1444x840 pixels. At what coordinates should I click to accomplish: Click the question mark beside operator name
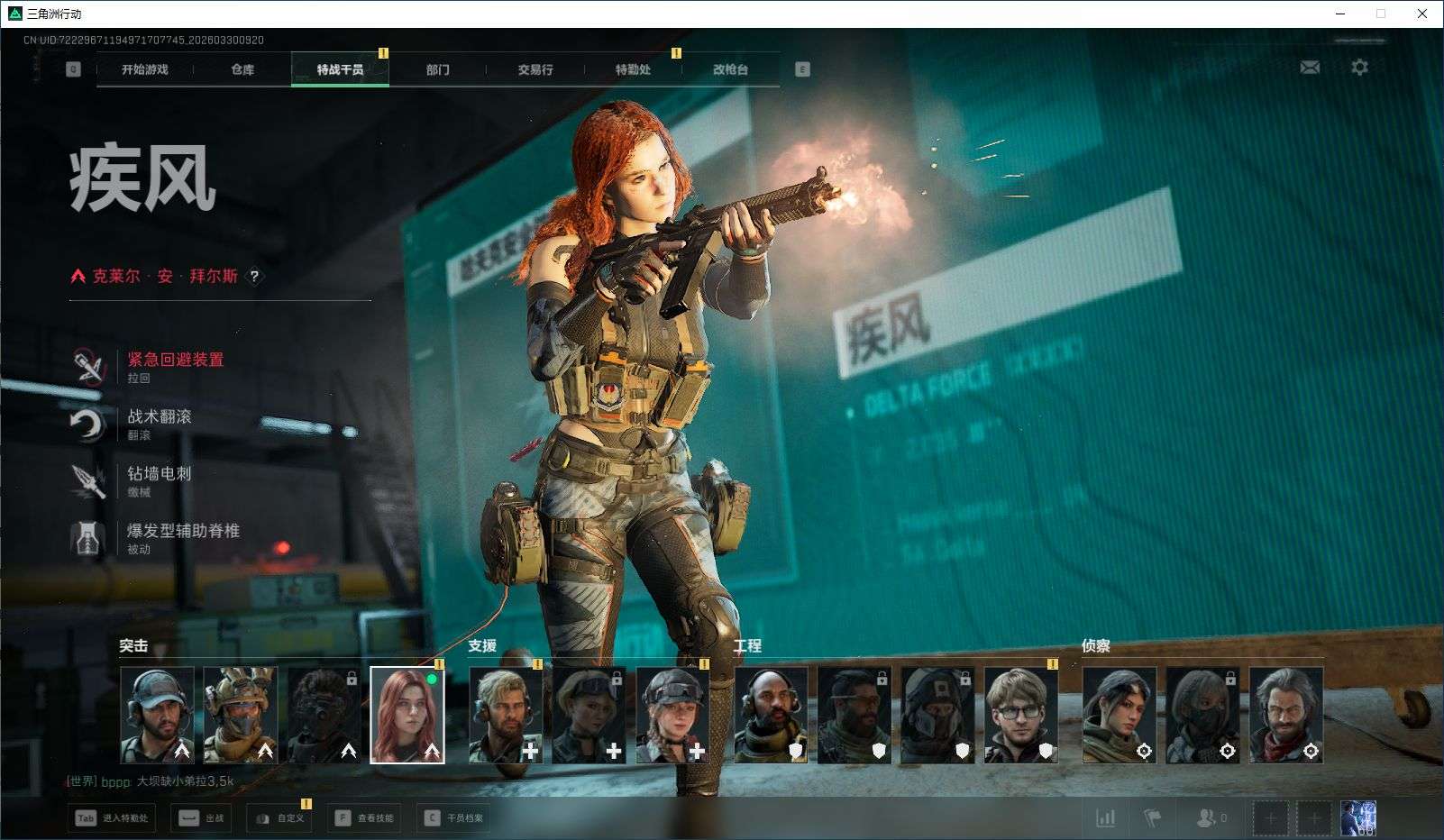(x=254, y=277)
